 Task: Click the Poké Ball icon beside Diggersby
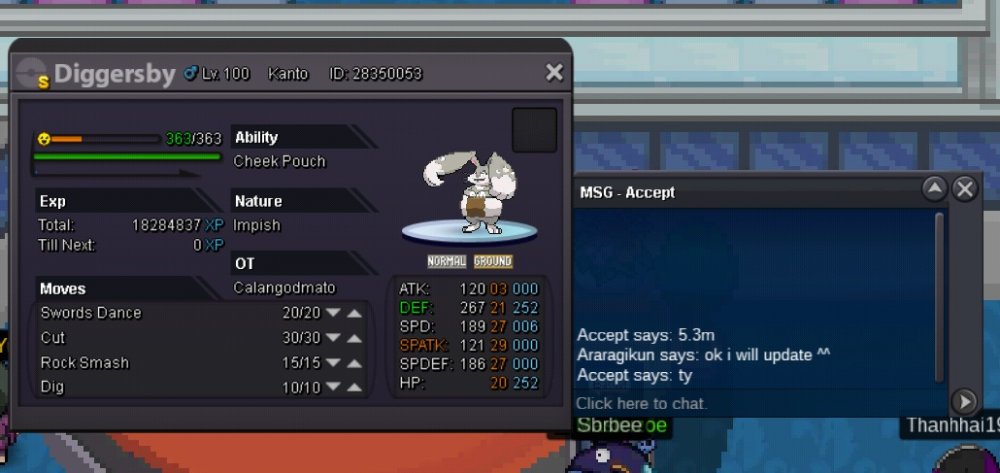[32, 74]
